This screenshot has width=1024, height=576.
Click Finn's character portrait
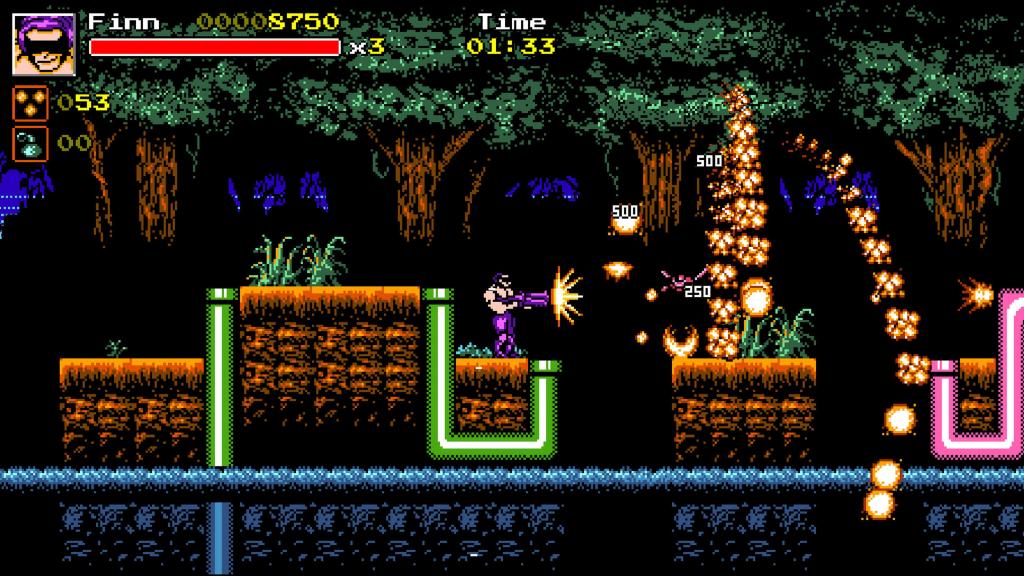(44, 44)
